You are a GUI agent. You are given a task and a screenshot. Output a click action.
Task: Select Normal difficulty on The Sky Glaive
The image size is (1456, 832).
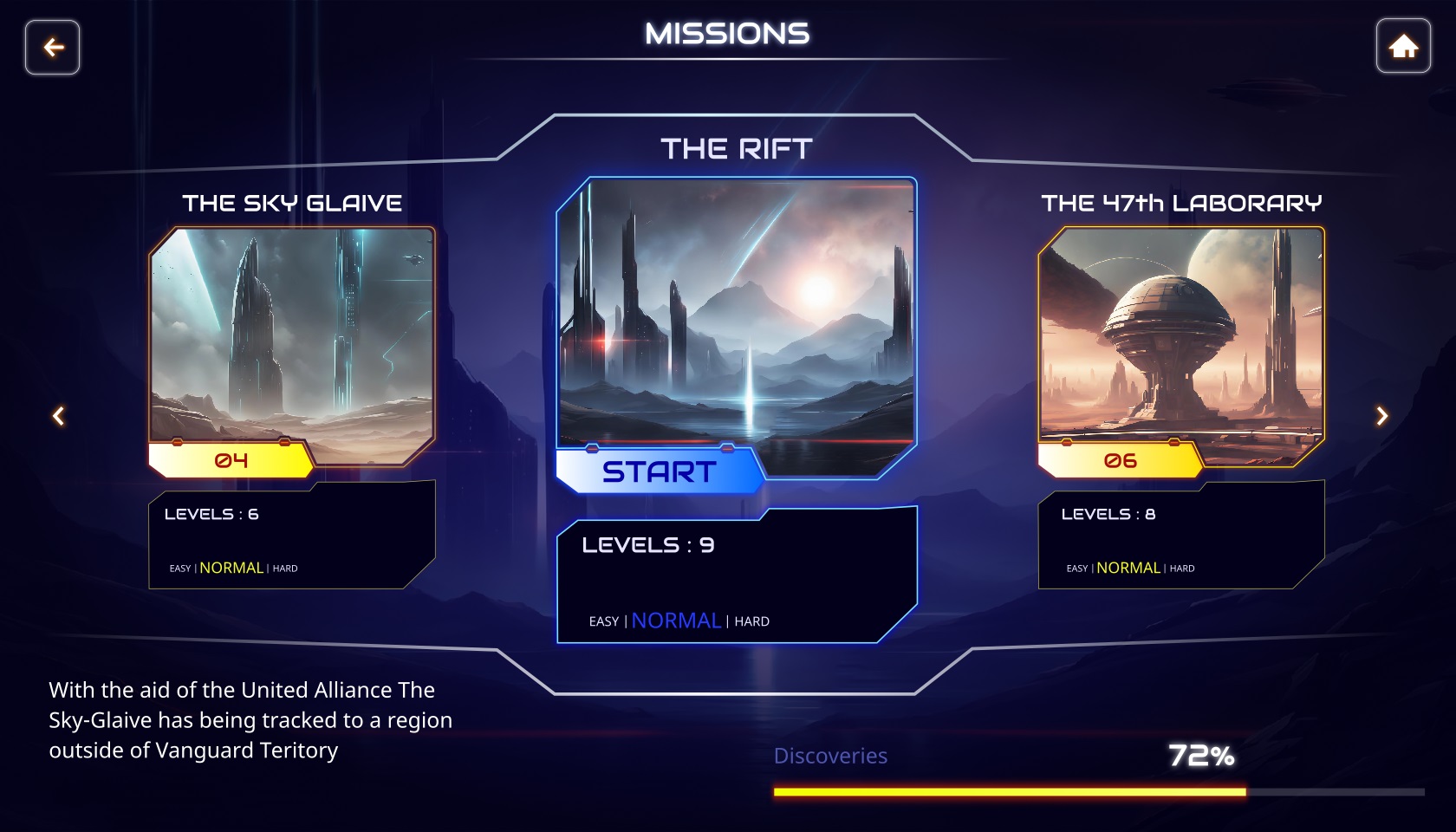point(231,568)
